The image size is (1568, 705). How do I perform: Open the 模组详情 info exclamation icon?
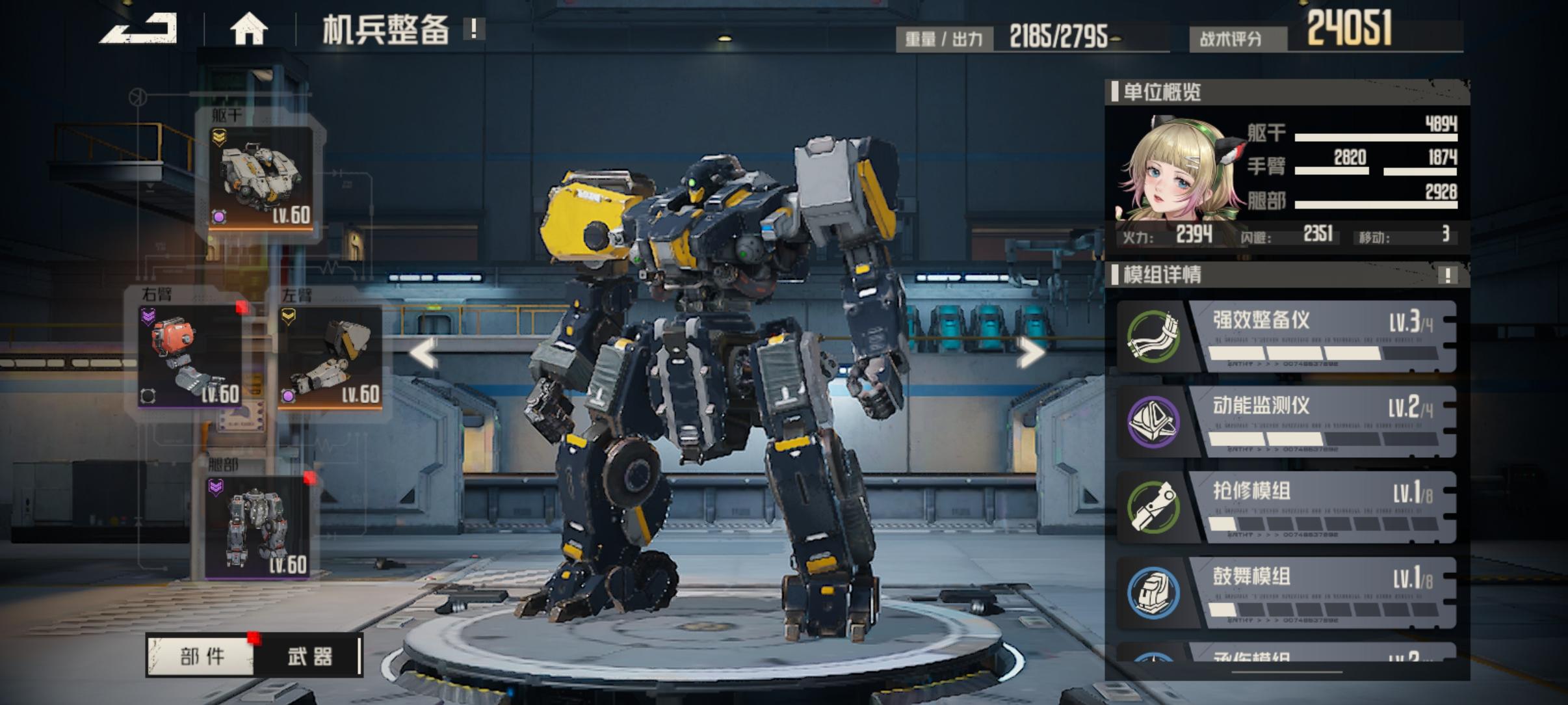tap(1448, 275)
